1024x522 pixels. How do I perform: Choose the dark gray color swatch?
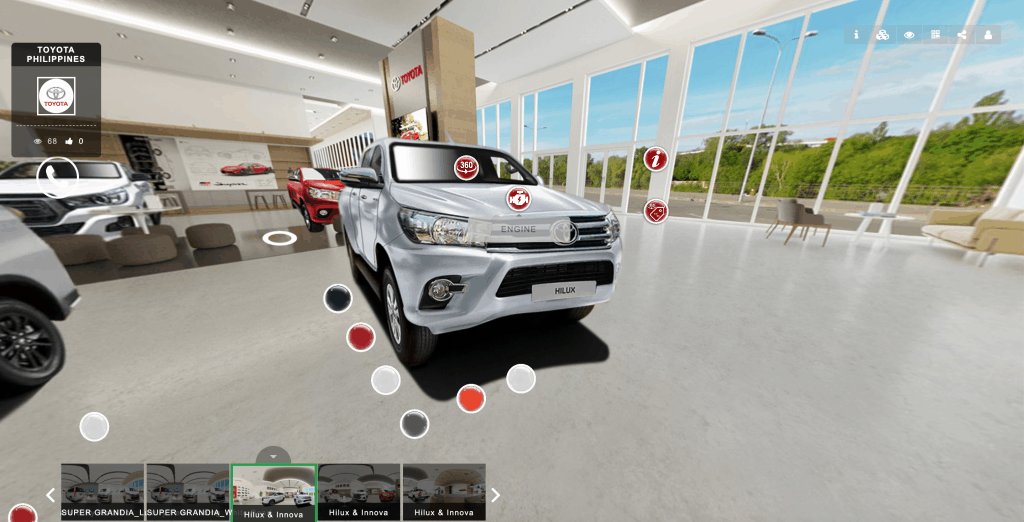[414, 424]
